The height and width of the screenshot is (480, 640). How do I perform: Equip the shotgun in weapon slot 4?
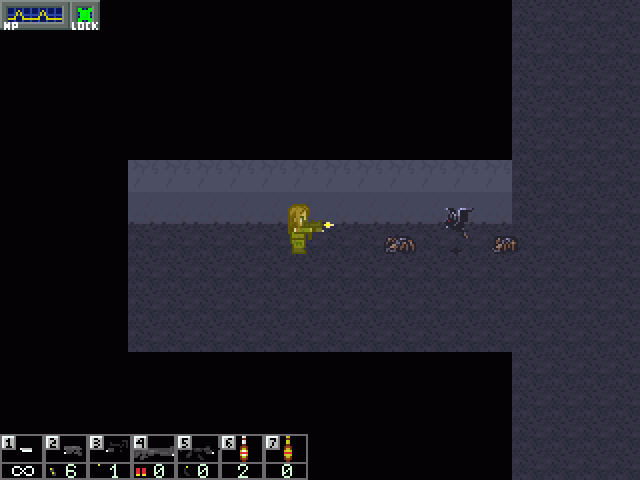click(154, 457)
